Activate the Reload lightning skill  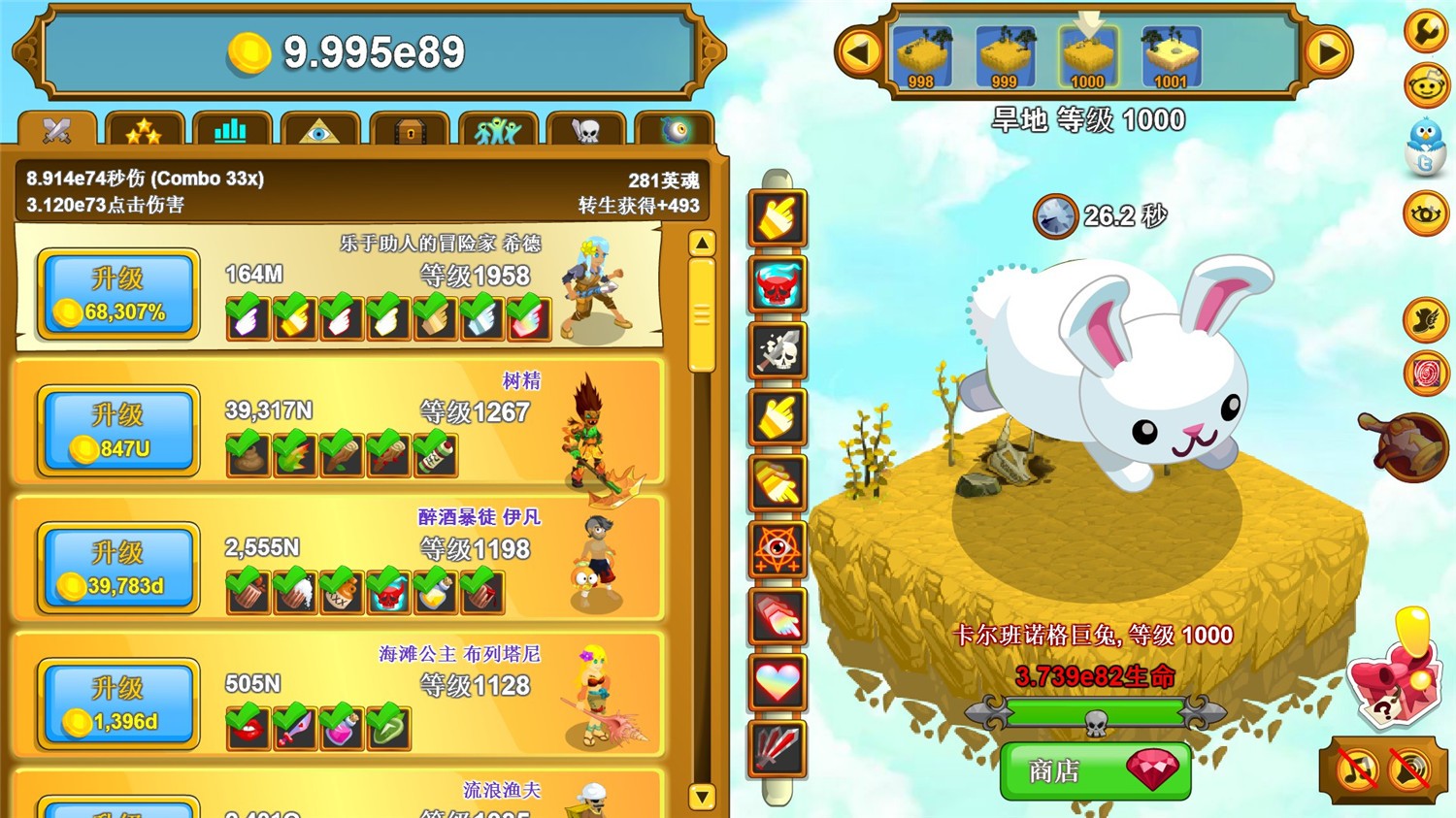pos(777,752)
